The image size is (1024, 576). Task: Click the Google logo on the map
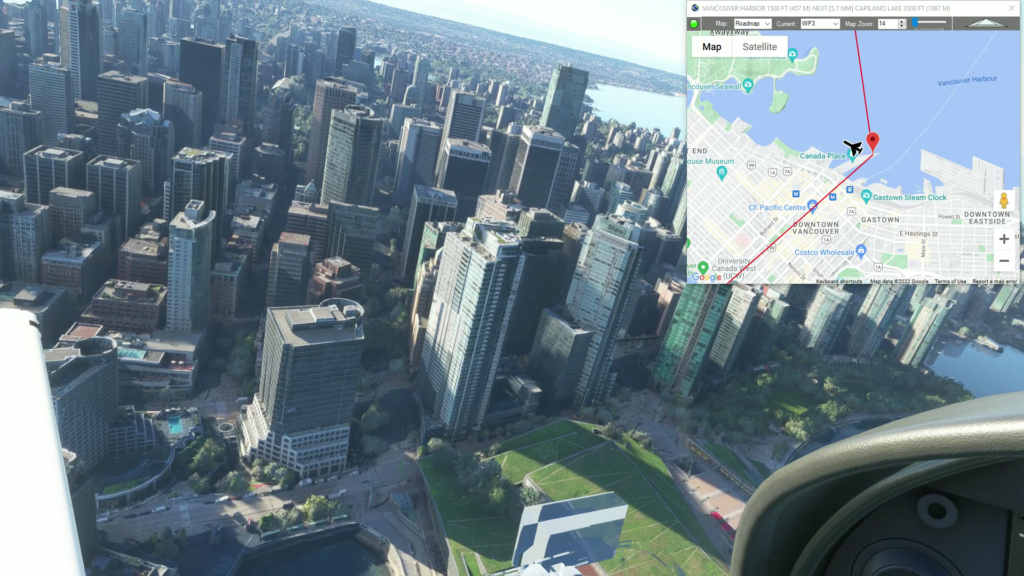tap(706, 276)
